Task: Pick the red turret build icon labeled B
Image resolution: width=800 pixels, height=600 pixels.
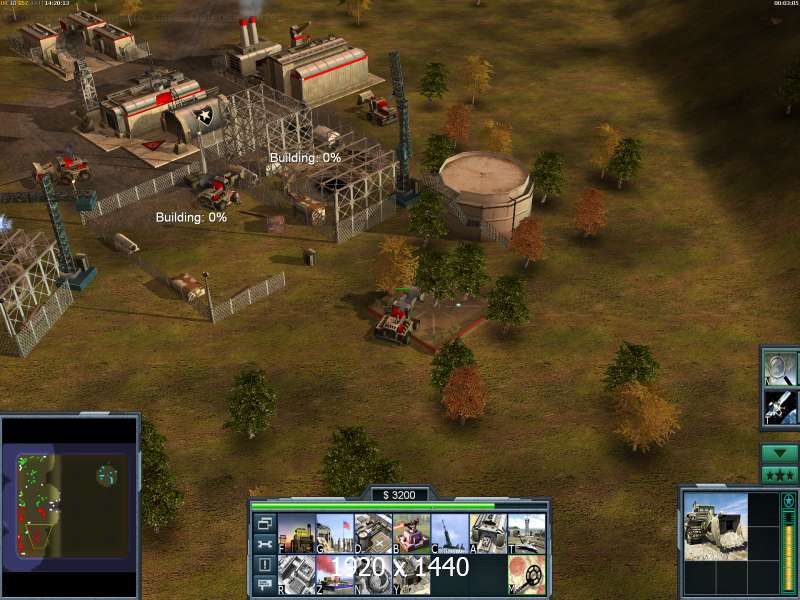Action: click(411, 533)
